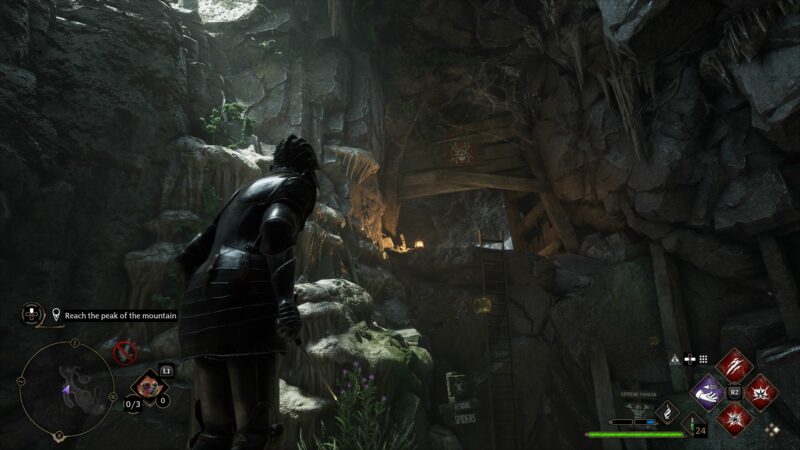This screenshot has width=800, height=450.
Task: Select the equipped tool diamond slot
Action: pyautogui.click(x=151, y=385)
